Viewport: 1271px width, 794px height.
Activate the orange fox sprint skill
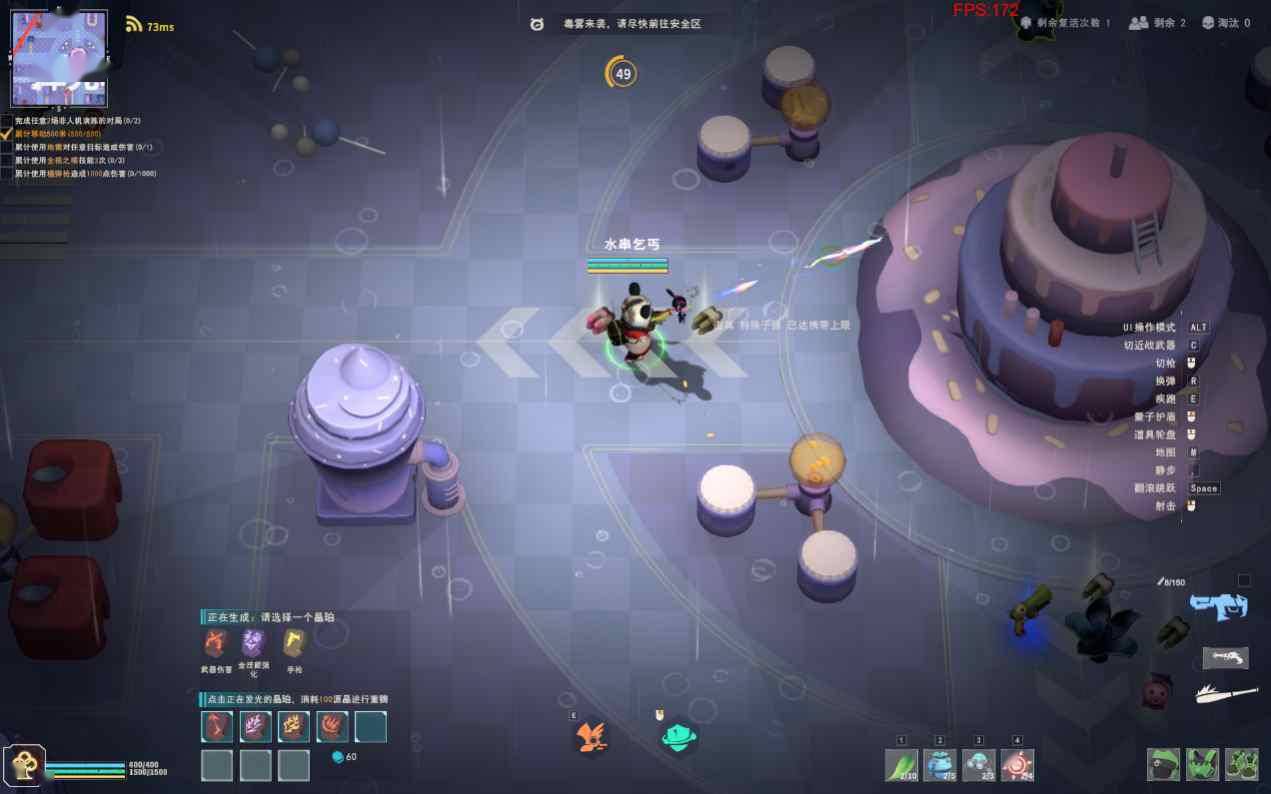click(590, 739)
